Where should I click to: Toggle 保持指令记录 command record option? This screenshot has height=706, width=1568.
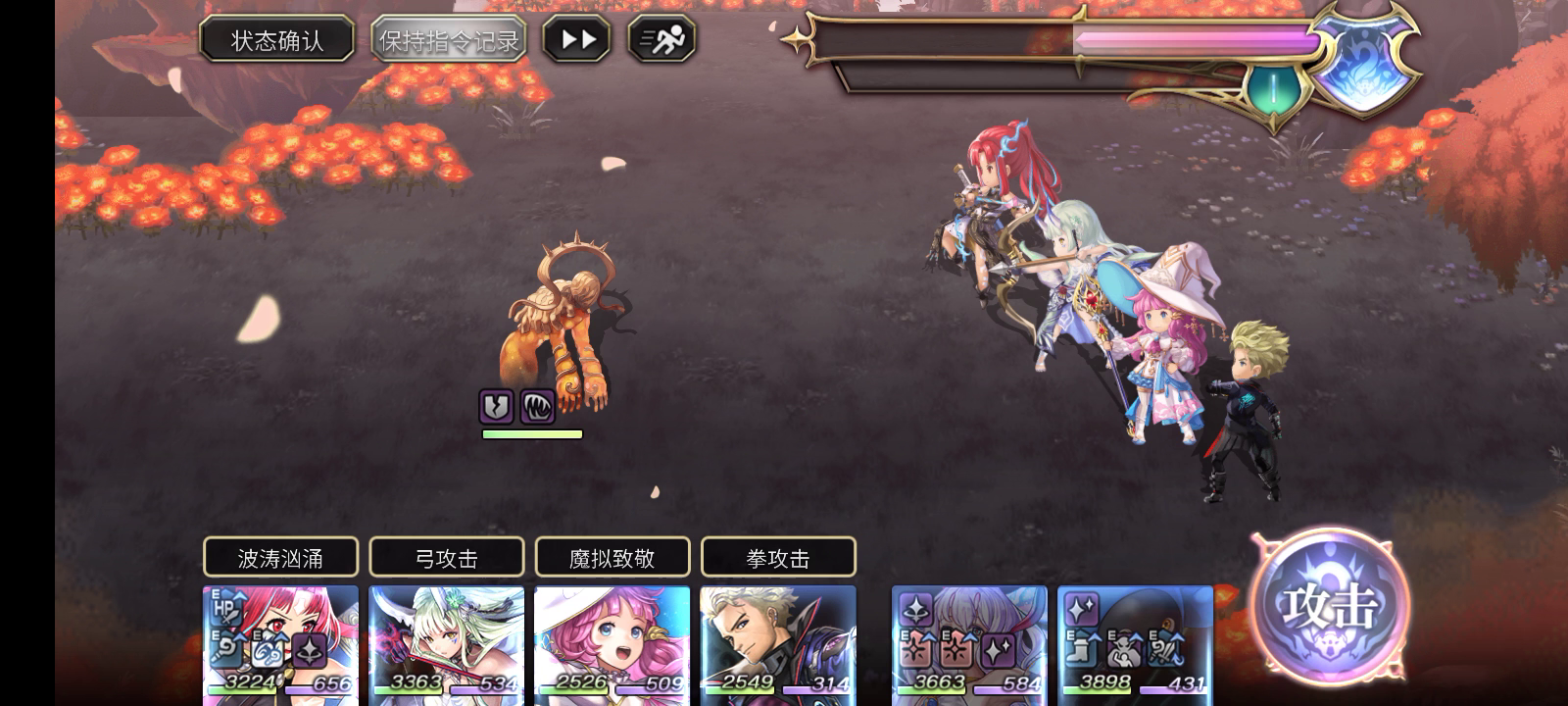[447, 39]
